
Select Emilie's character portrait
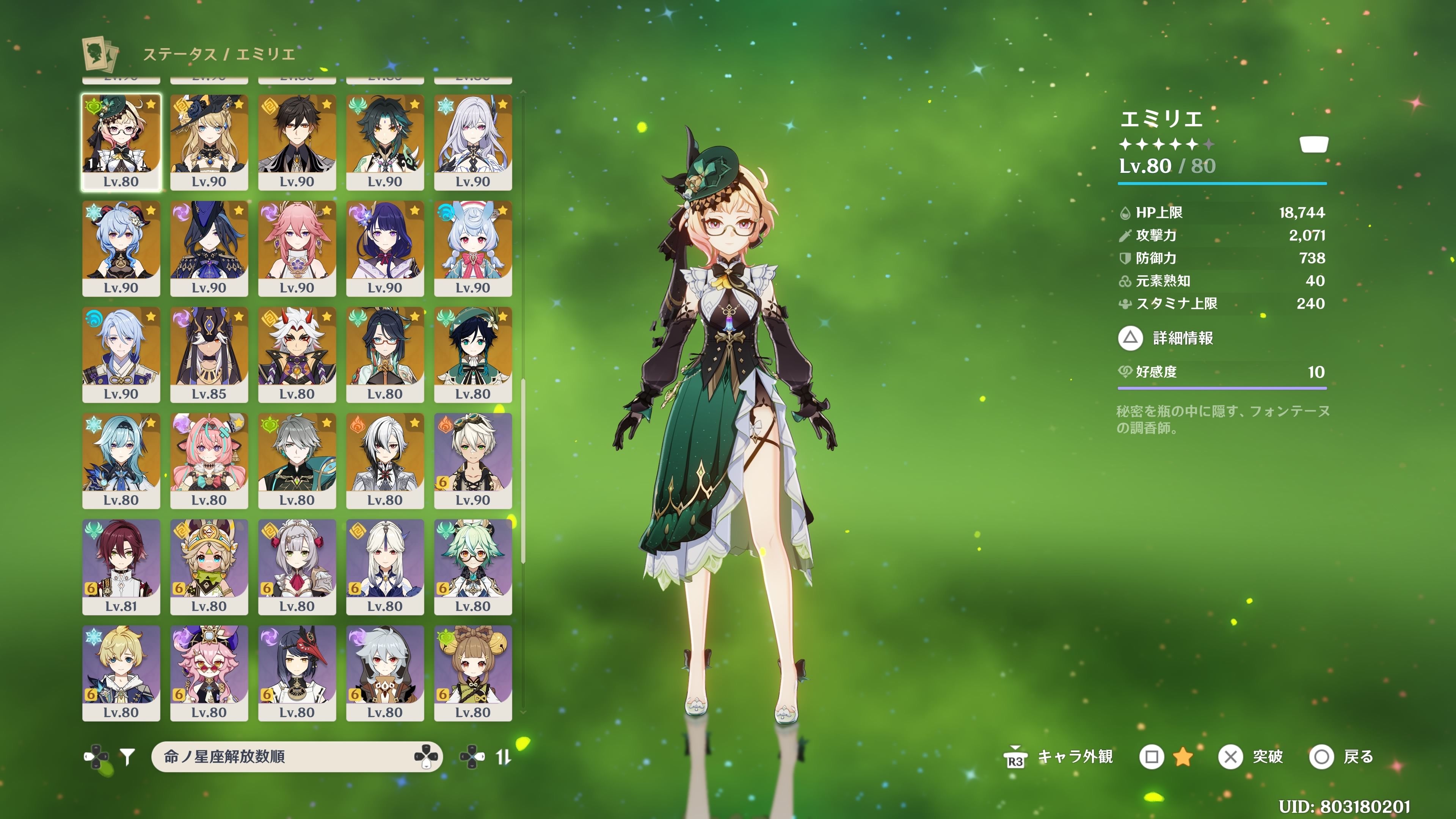[x=121, y=142]
